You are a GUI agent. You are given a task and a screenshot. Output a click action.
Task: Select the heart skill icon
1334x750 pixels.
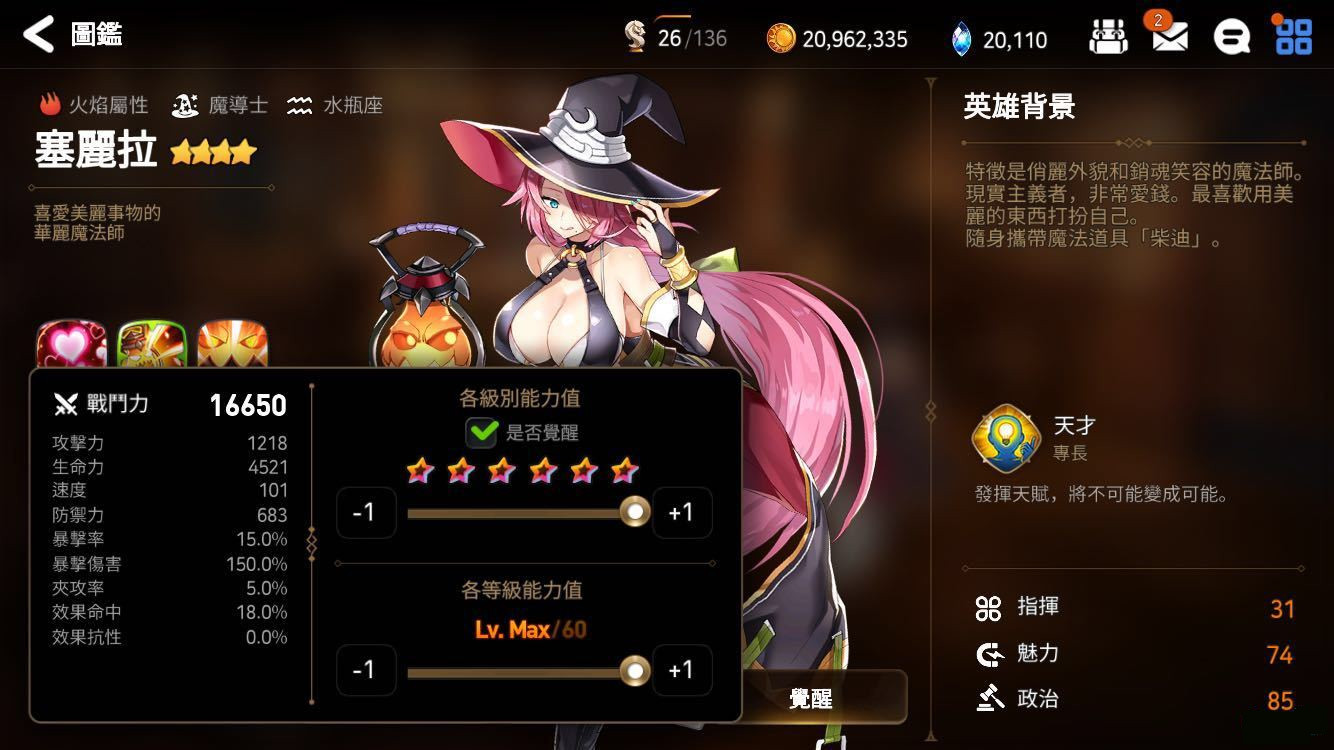(70, 340)
